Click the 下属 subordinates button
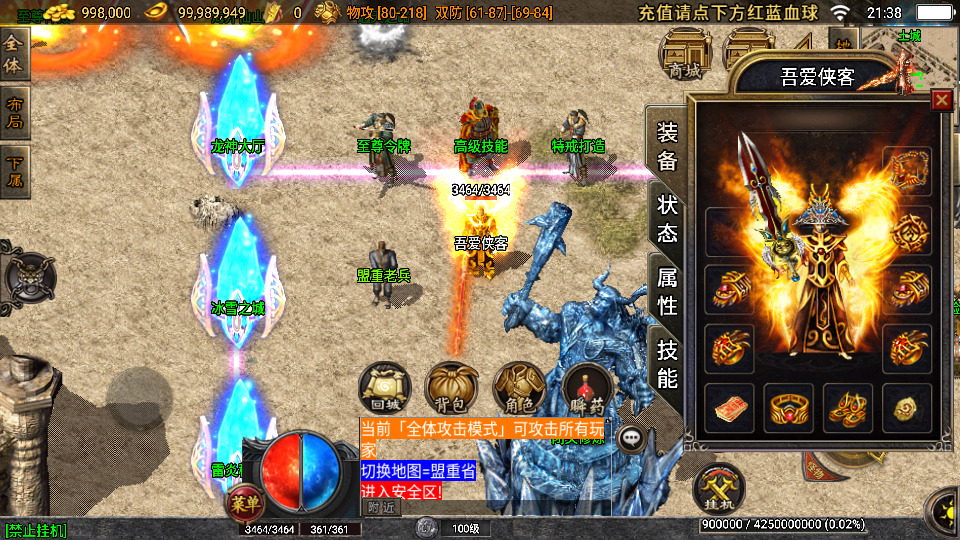This screenshot has width=960, height=540. click(x=15, y=170)
